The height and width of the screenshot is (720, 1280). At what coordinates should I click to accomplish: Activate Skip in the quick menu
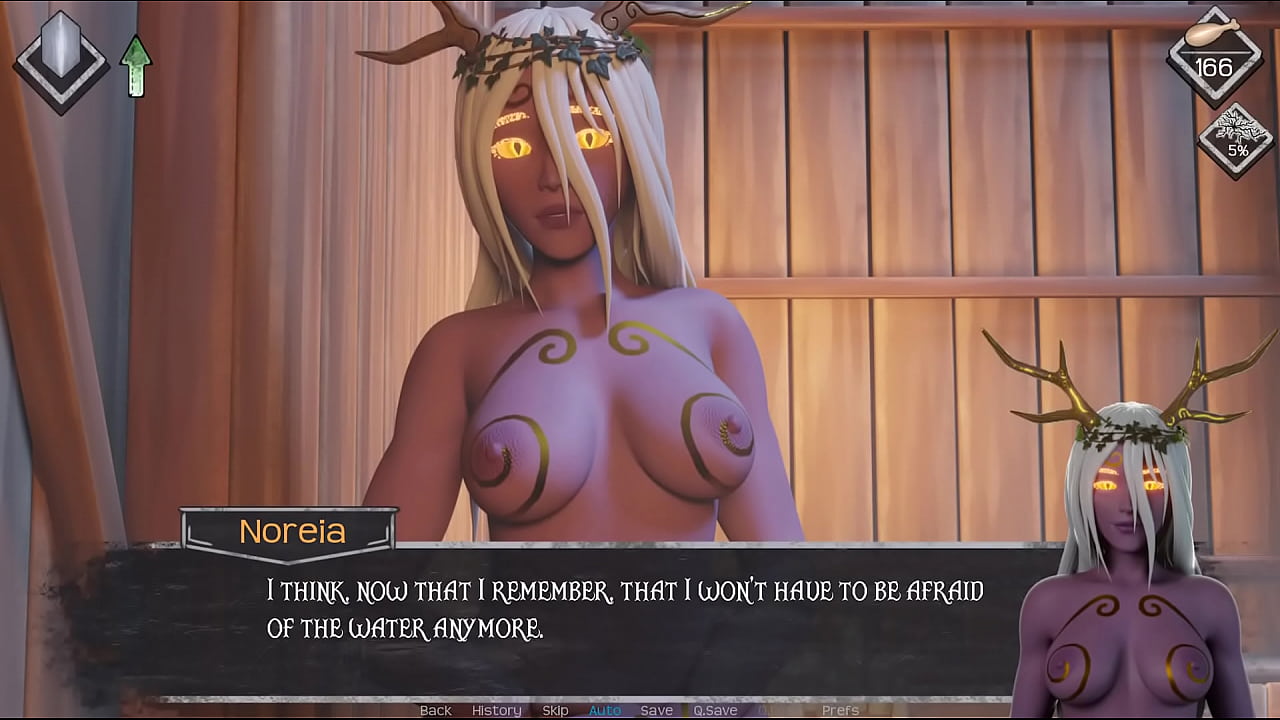[x=555, y=710]
